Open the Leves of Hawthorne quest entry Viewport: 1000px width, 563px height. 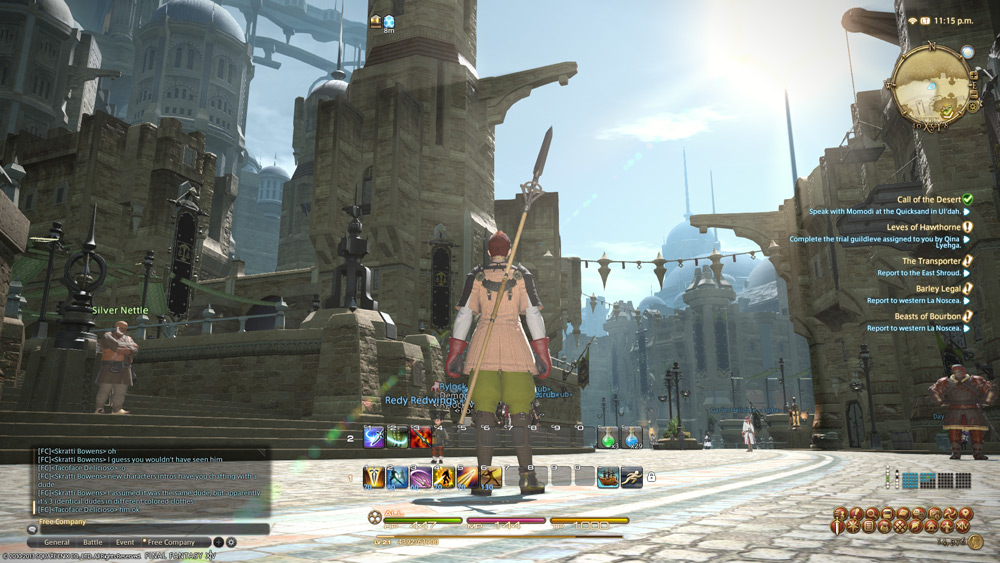click(923, 228)
